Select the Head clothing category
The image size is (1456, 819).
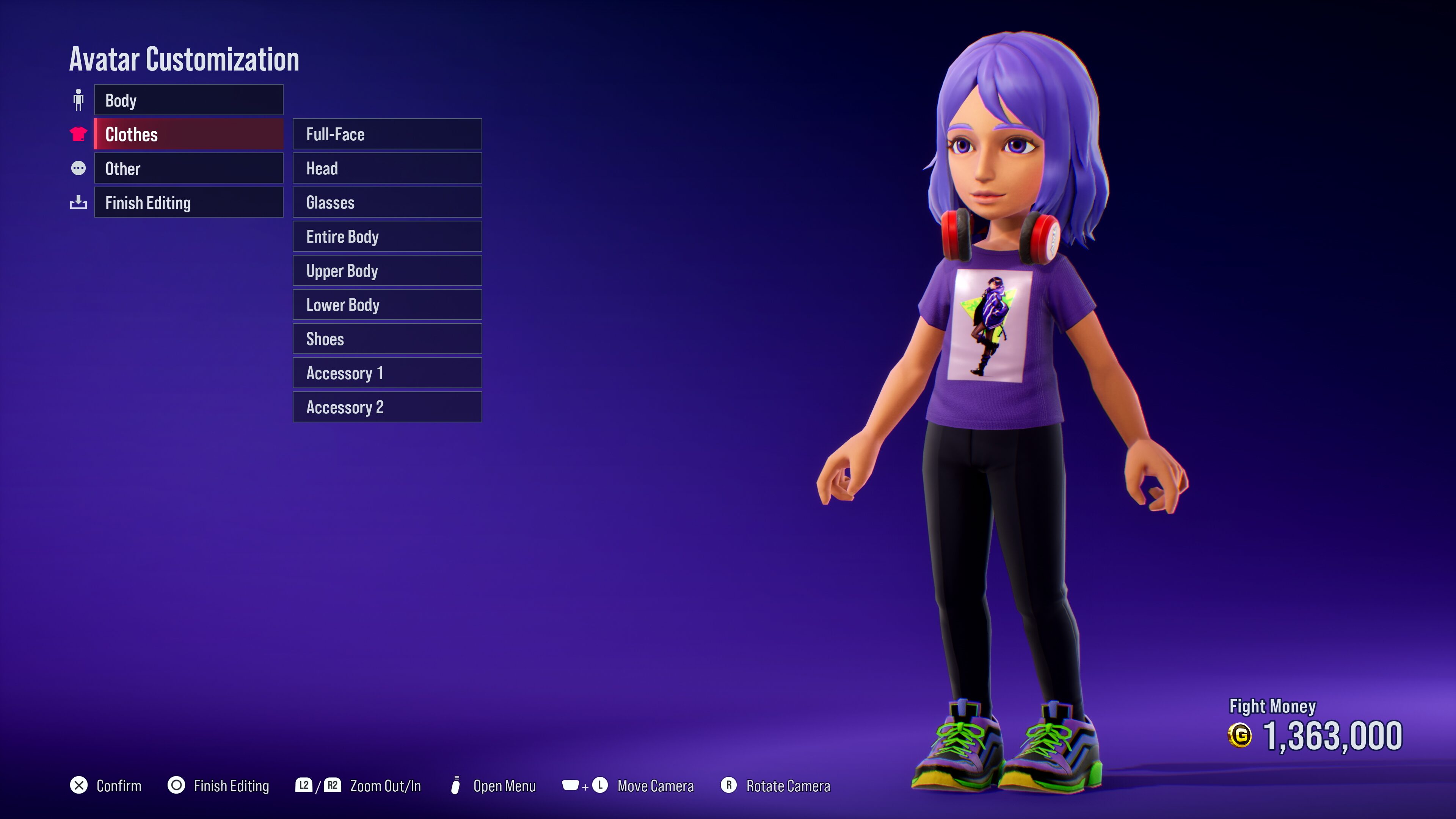click(x=387, y=168)
